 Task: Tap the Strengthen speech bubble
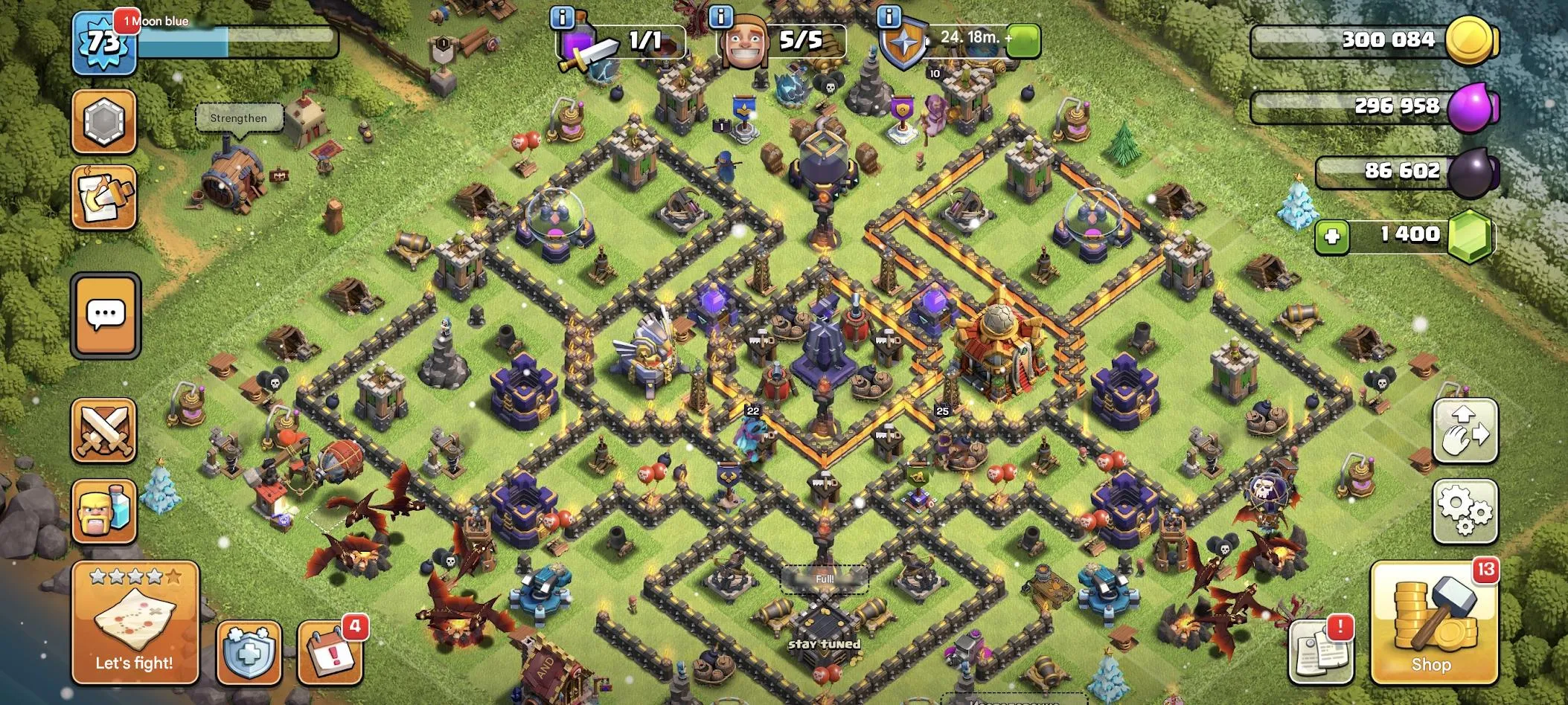point(239,117)
